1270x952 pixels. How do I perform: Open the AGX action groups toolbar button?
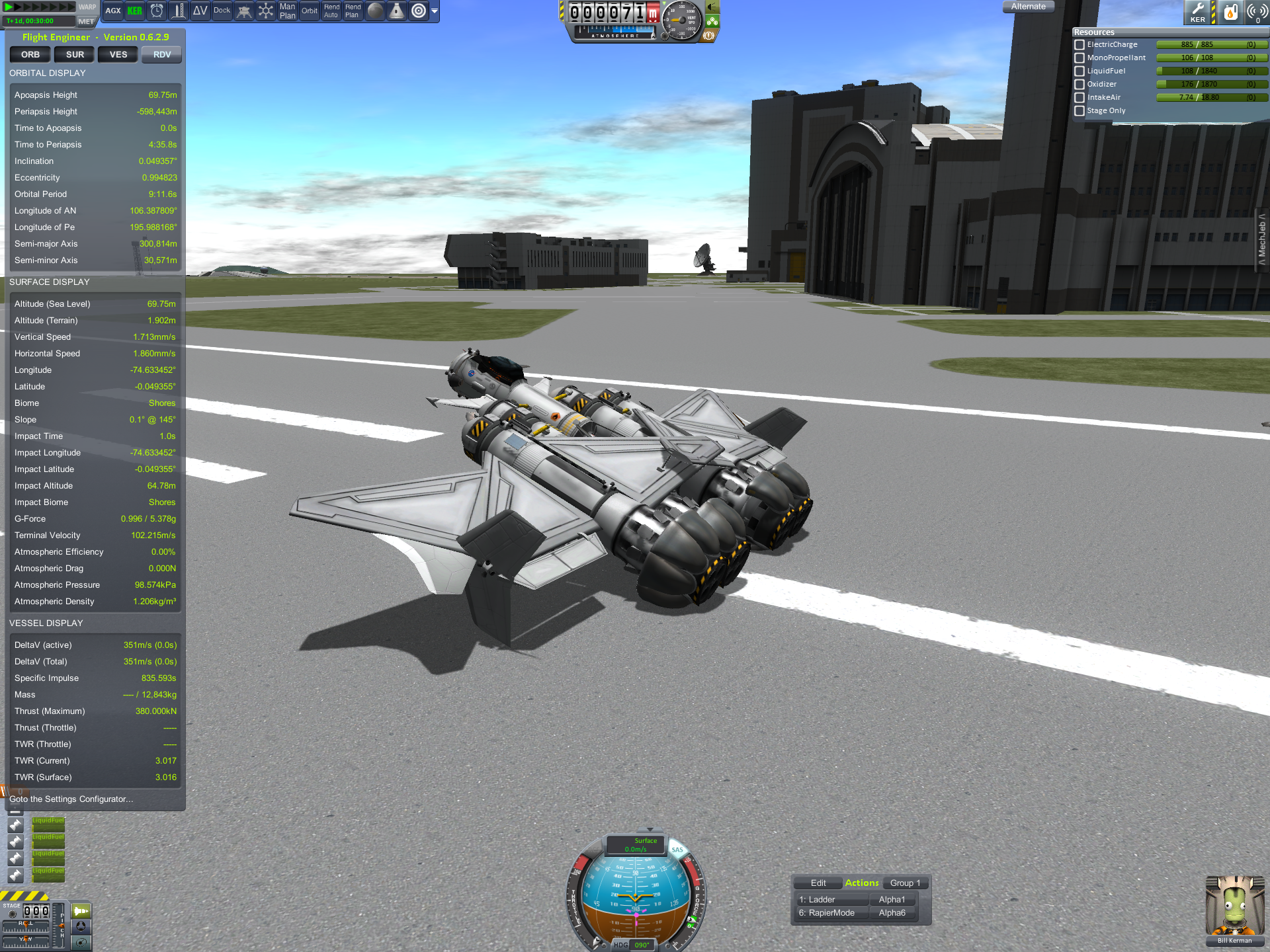tap(113, 11)
